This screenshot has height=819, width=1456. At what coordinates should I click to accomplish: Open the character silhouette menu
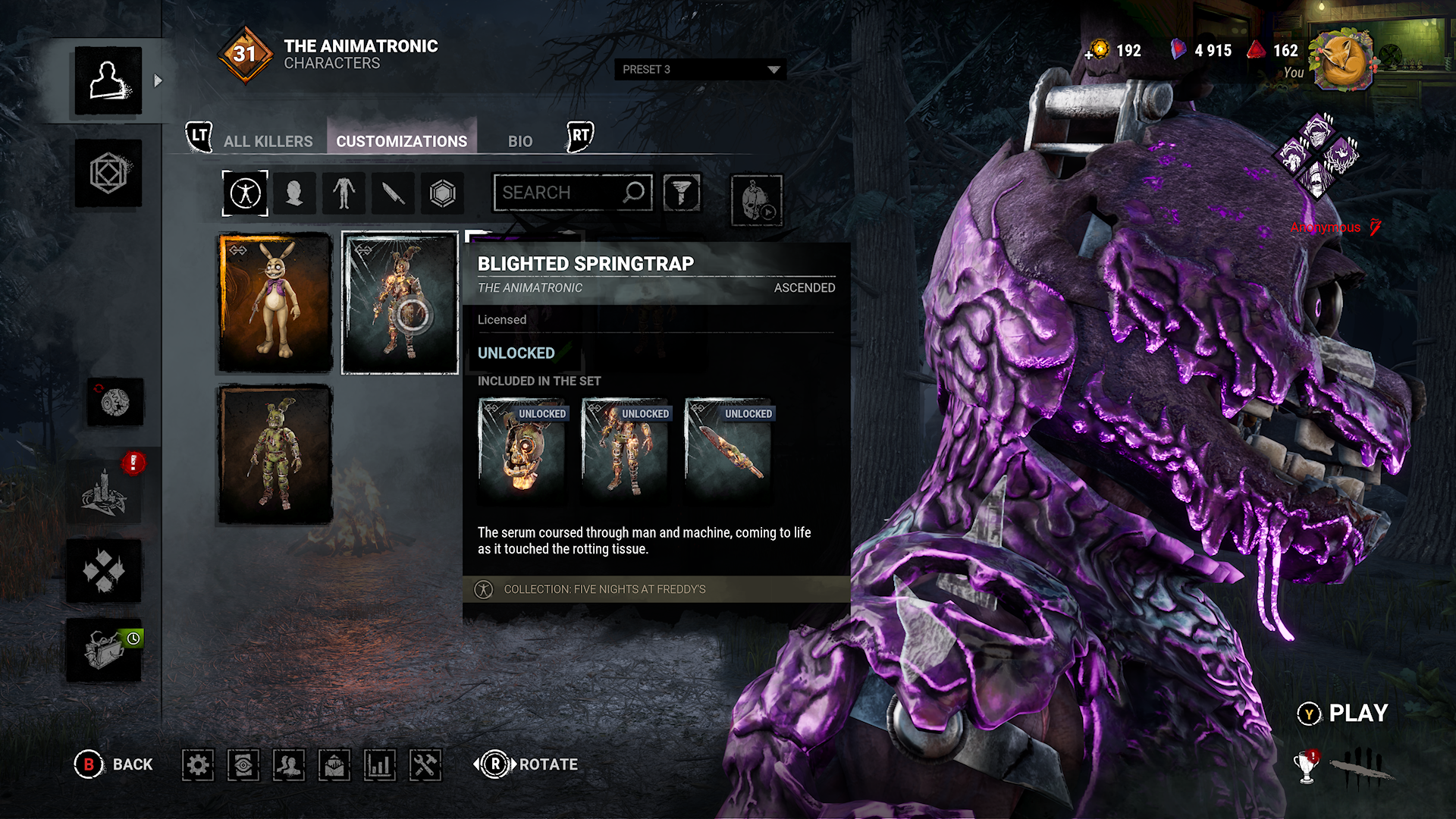point(108,80)
